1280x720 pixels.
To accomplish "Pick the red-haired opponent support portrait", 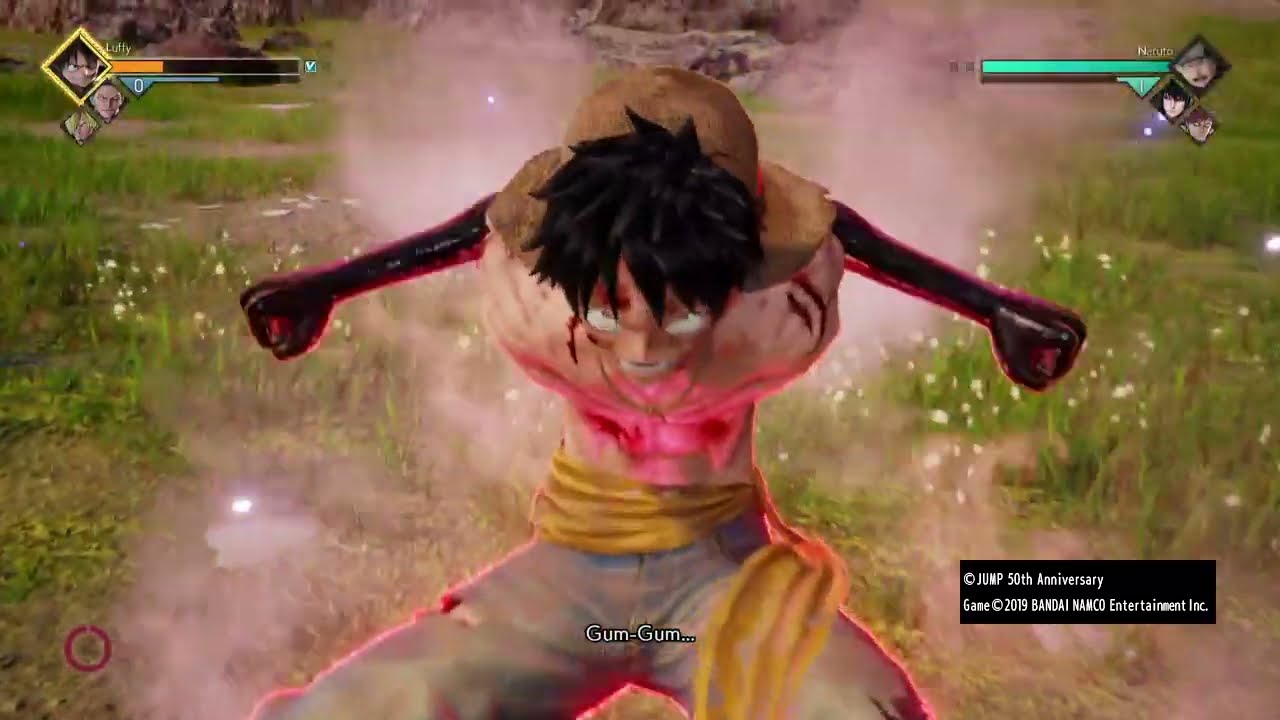I will pyautogui.click(x=1199, y=124).
